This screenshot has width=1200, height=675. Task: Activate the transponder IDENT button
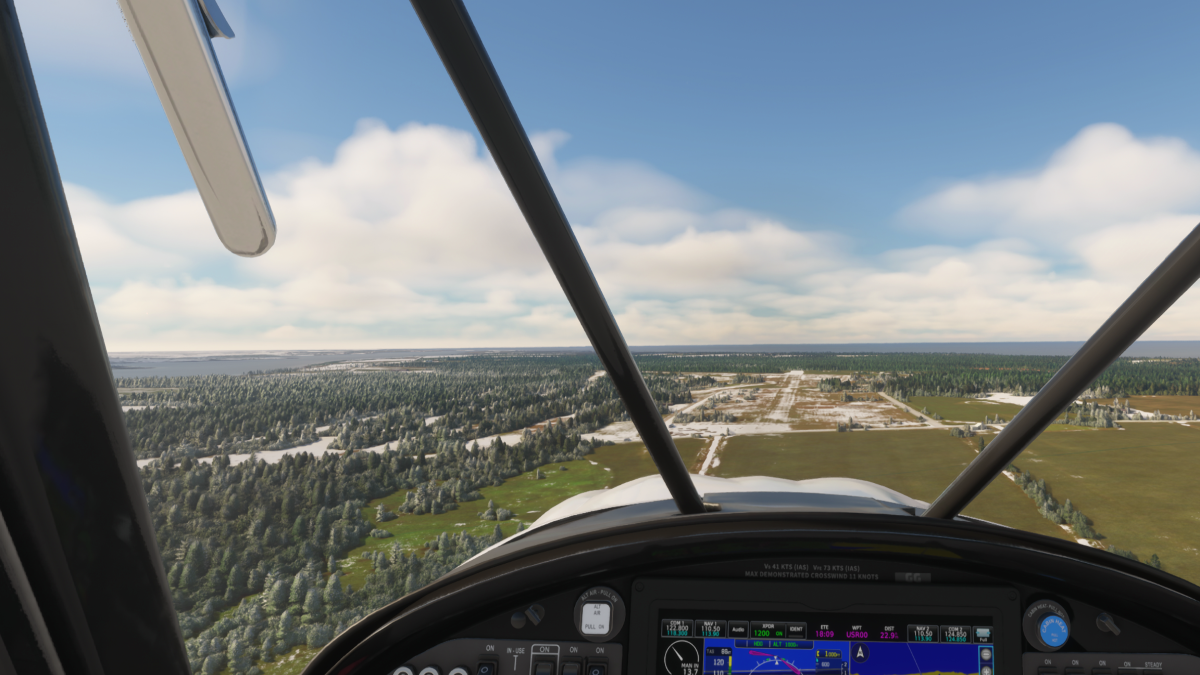pyautogui.click(x=797, y=630)
